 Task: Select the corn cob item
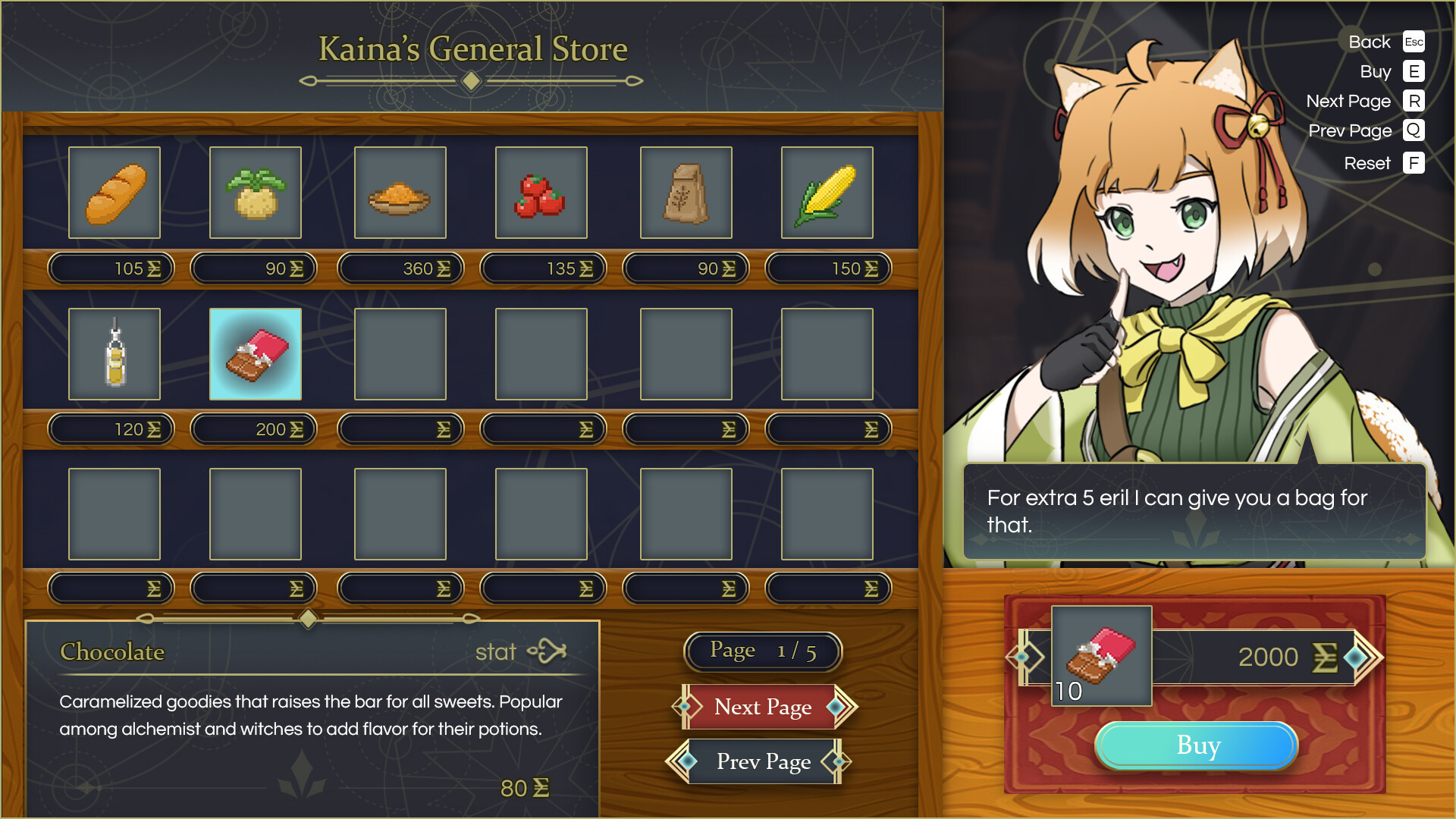(x=827, y=193)
